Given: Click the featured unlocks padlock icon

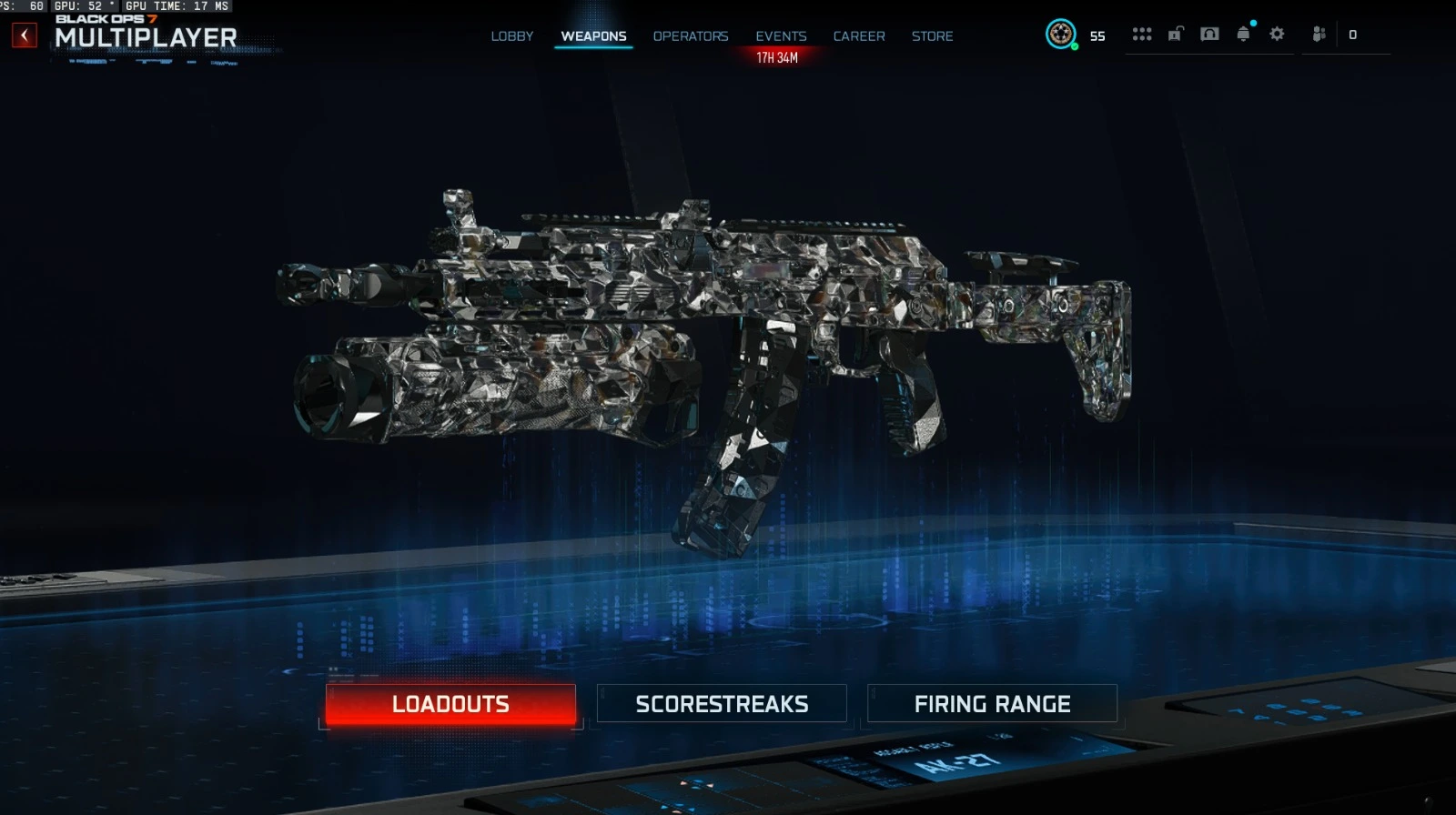Looking at the screenshot, I should click(x=1174, y=34).
